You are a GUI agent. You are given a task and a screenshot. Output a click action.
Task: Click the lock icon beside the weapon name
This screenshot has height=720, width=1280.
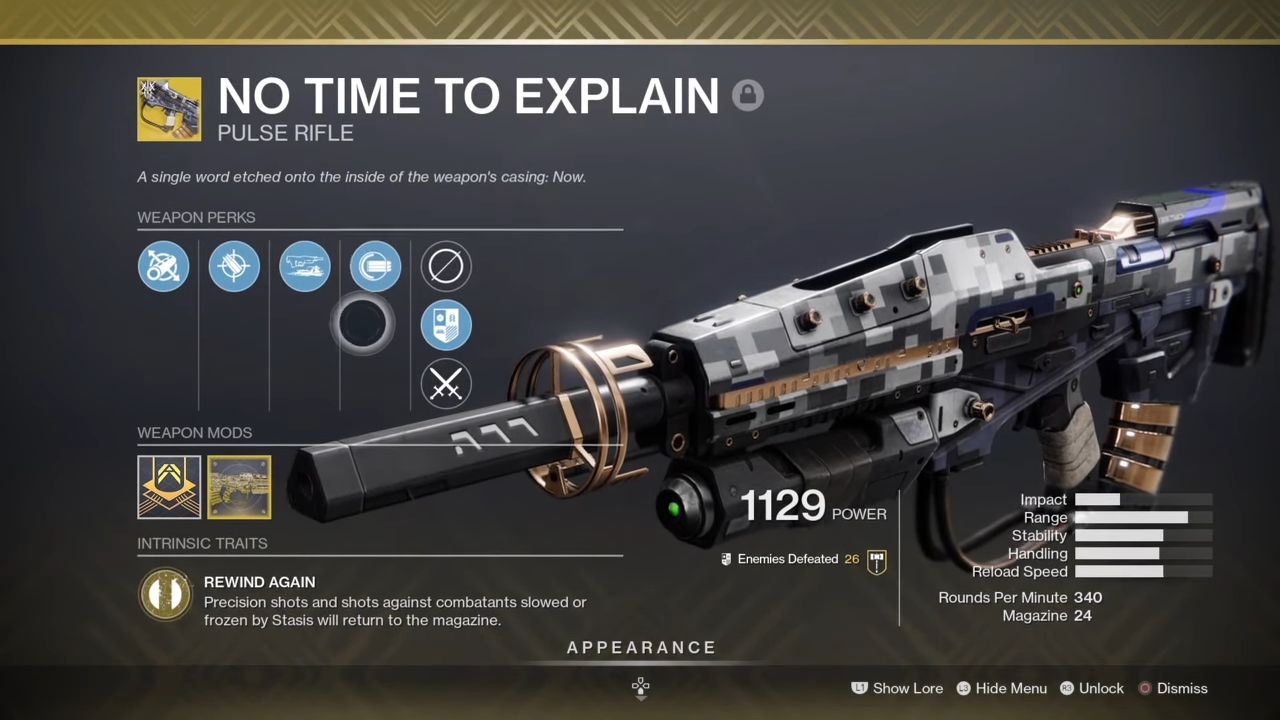click(x=748, y=95)
